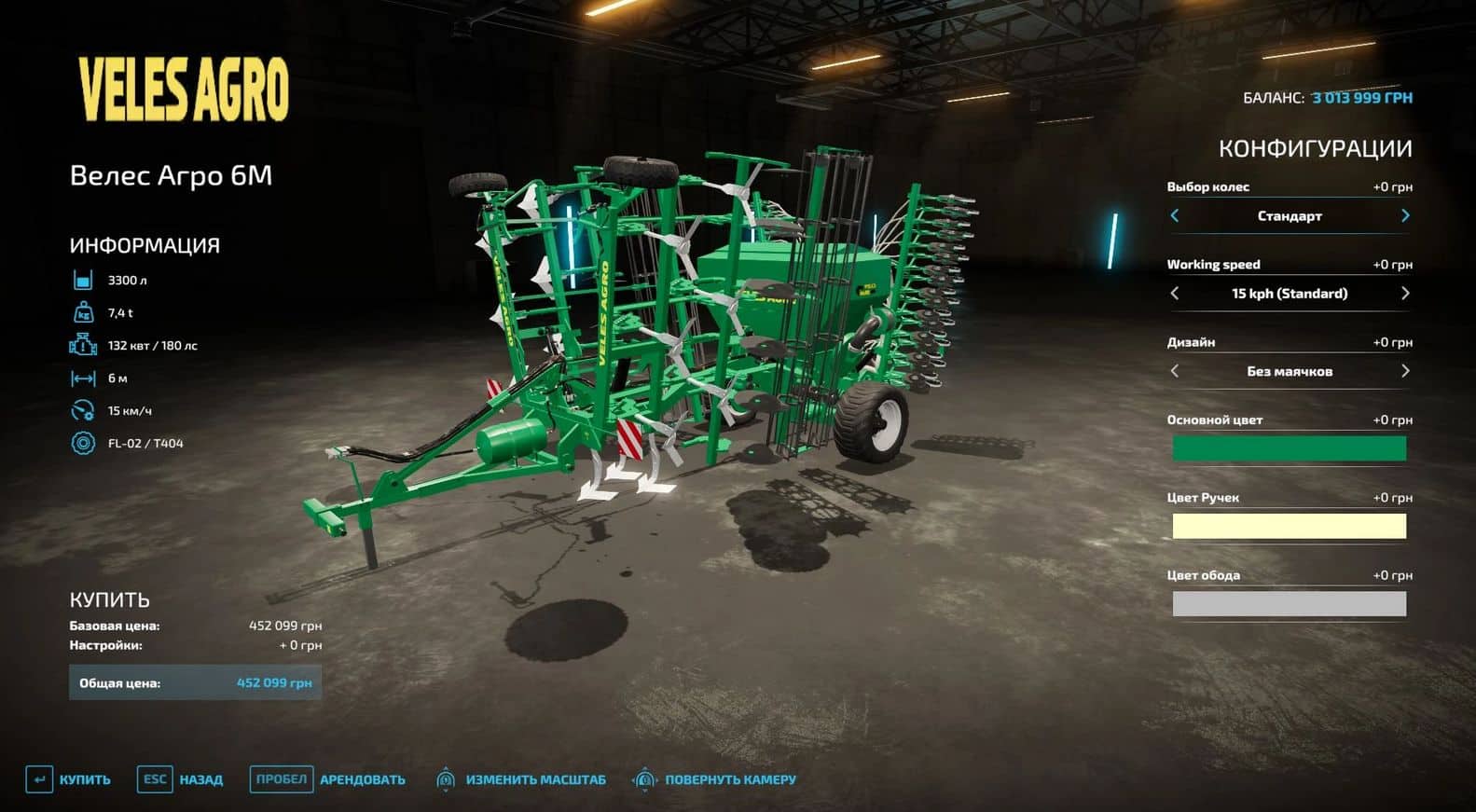The image size is (1476, 812).
Task: Click the ИНФОРМАЦИЯ section heading
Action: pyautogui.click(x=144, y=244)
